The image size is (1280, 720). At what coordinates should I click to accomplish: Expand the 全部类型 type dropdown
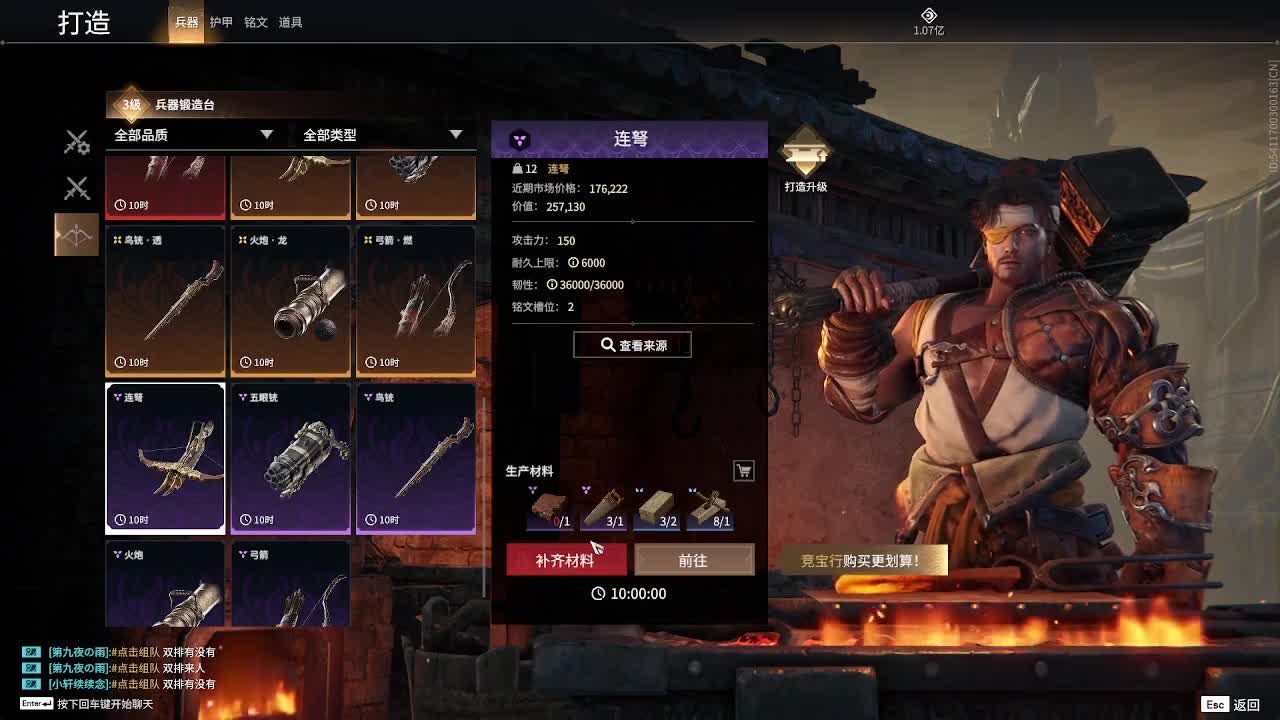(x=383, y=135)
